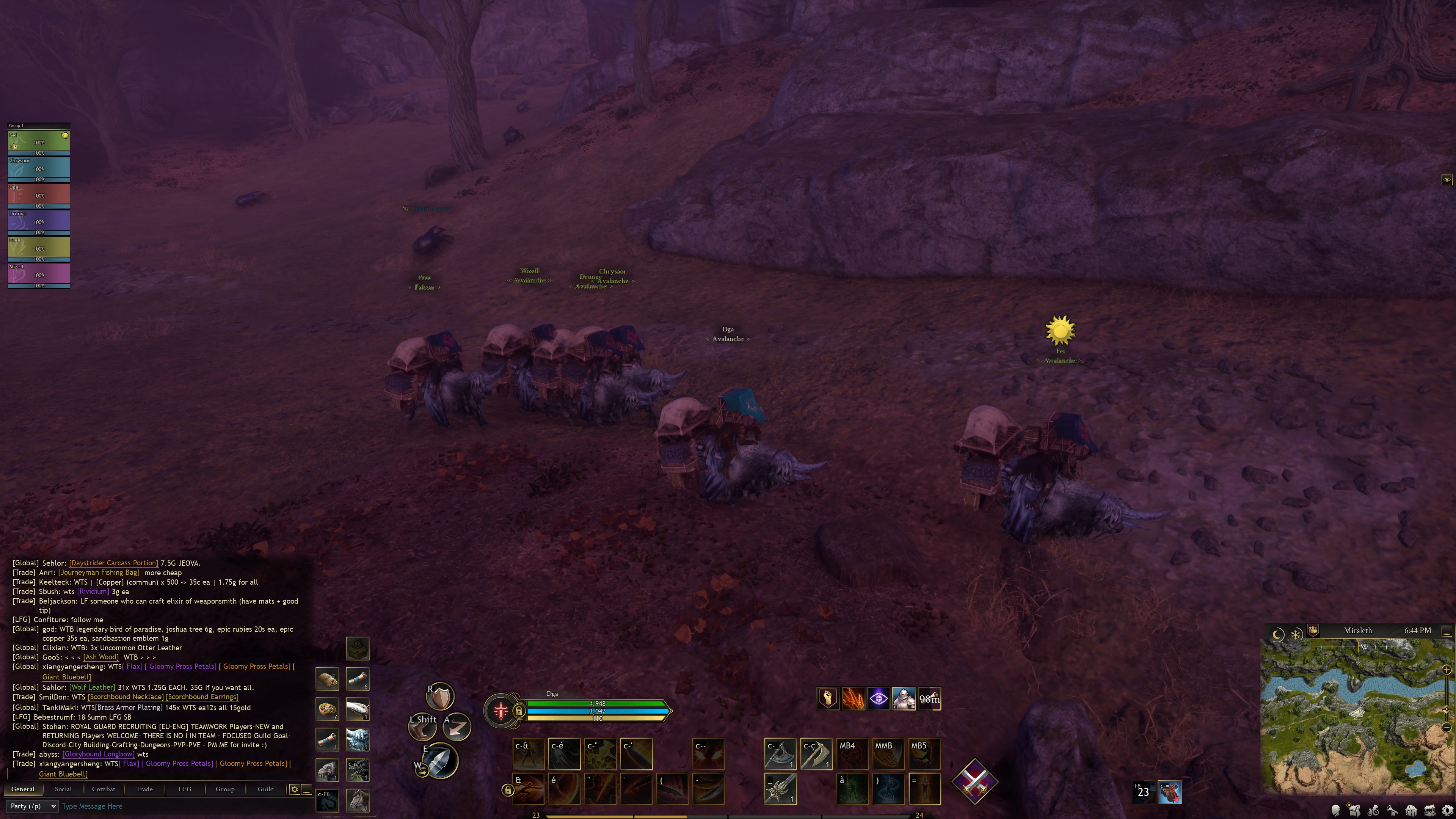Use the salad bowl food item
Viewport: 1456px width, 819px height.
327,709
